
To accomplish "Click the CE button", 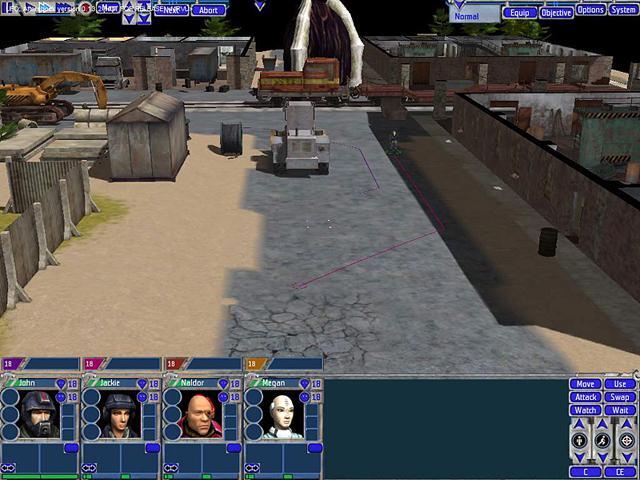I will click(x=620, y=471).
